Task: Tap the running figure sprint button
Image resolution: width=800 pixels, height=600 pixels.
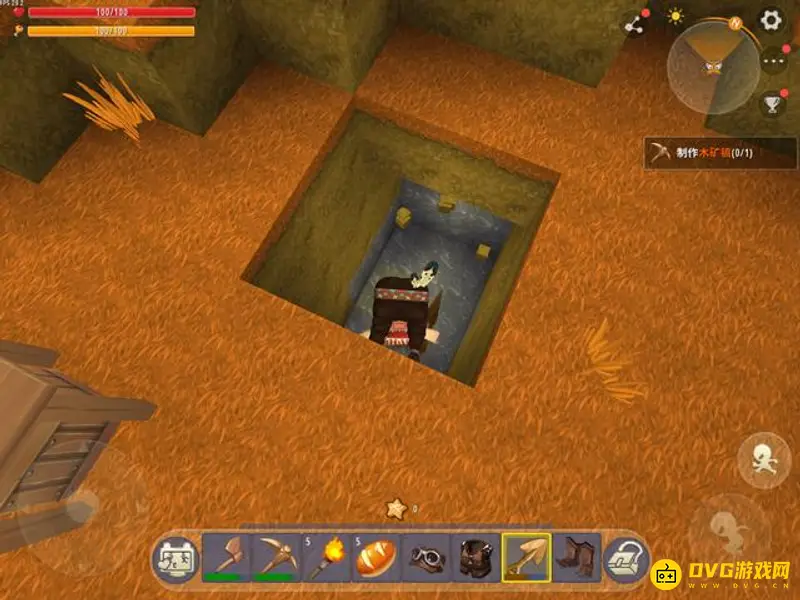Action: [x=763, y=460]
